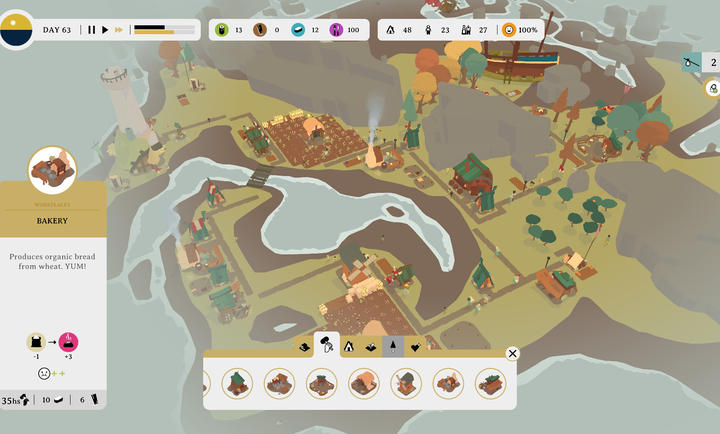The width and height of the screenshot is (720, 434).
Task: Select the green-roofed hut building
Action: pyautogui.click(x=237, y=383)
